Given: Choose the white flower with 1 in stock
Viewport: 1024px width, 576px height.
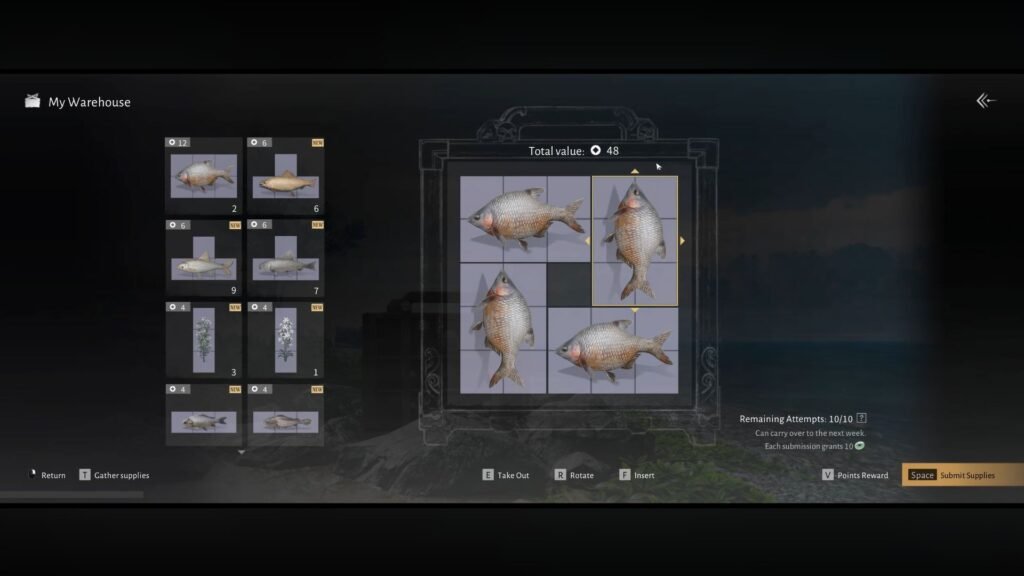Looking at the screenshot, I should coord(286,340).
